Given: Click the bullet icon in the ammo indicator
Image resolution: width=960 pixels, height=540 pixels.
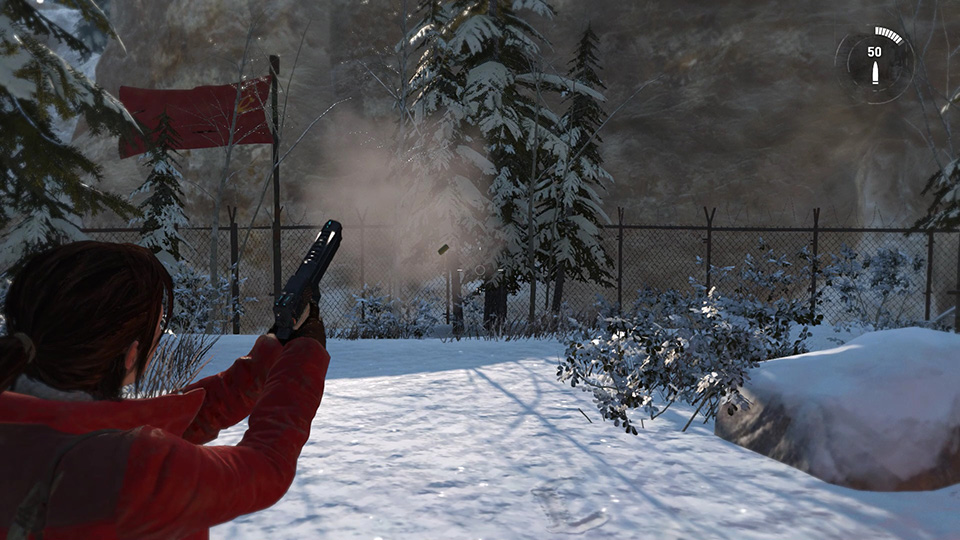Looking at the screenshot, I should pyautogui.click(x=875, y=73).
